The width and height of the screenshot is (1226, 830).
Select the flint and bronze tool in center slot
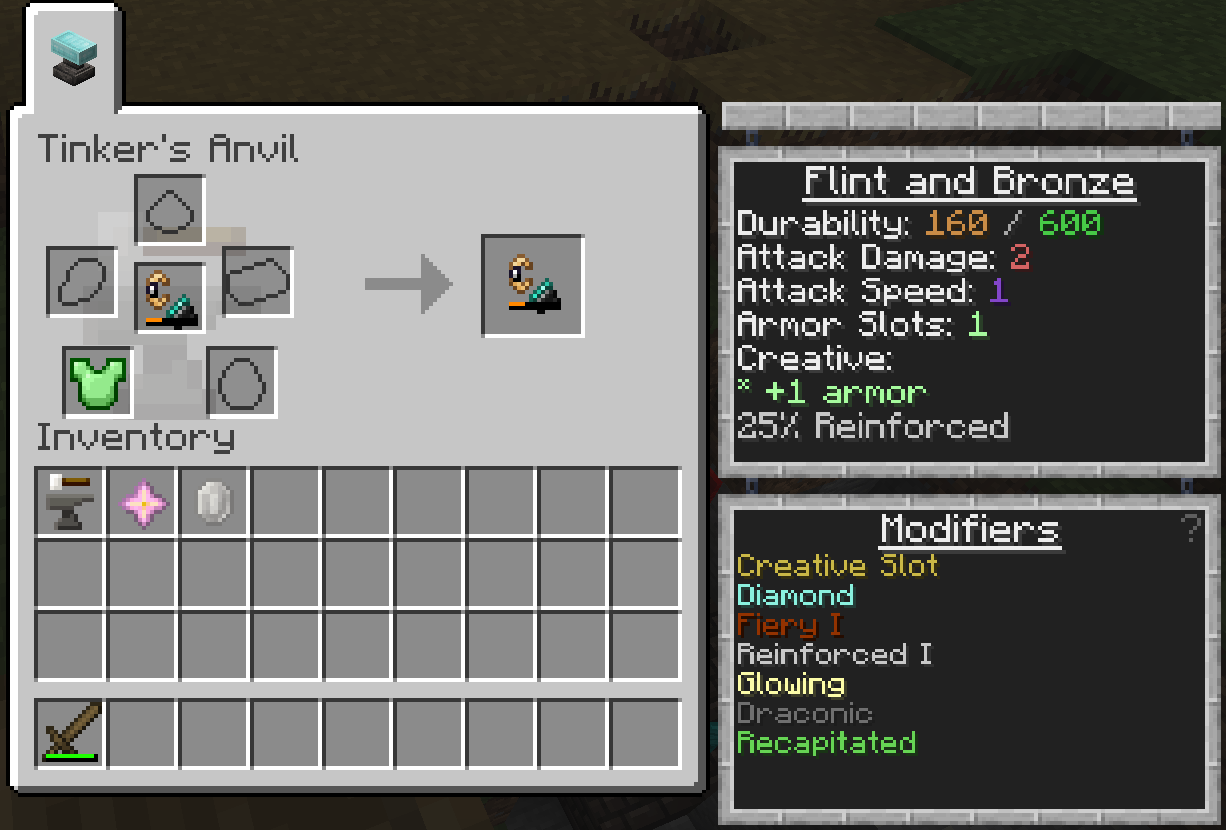pyautogui.click(x=170, y=298)
